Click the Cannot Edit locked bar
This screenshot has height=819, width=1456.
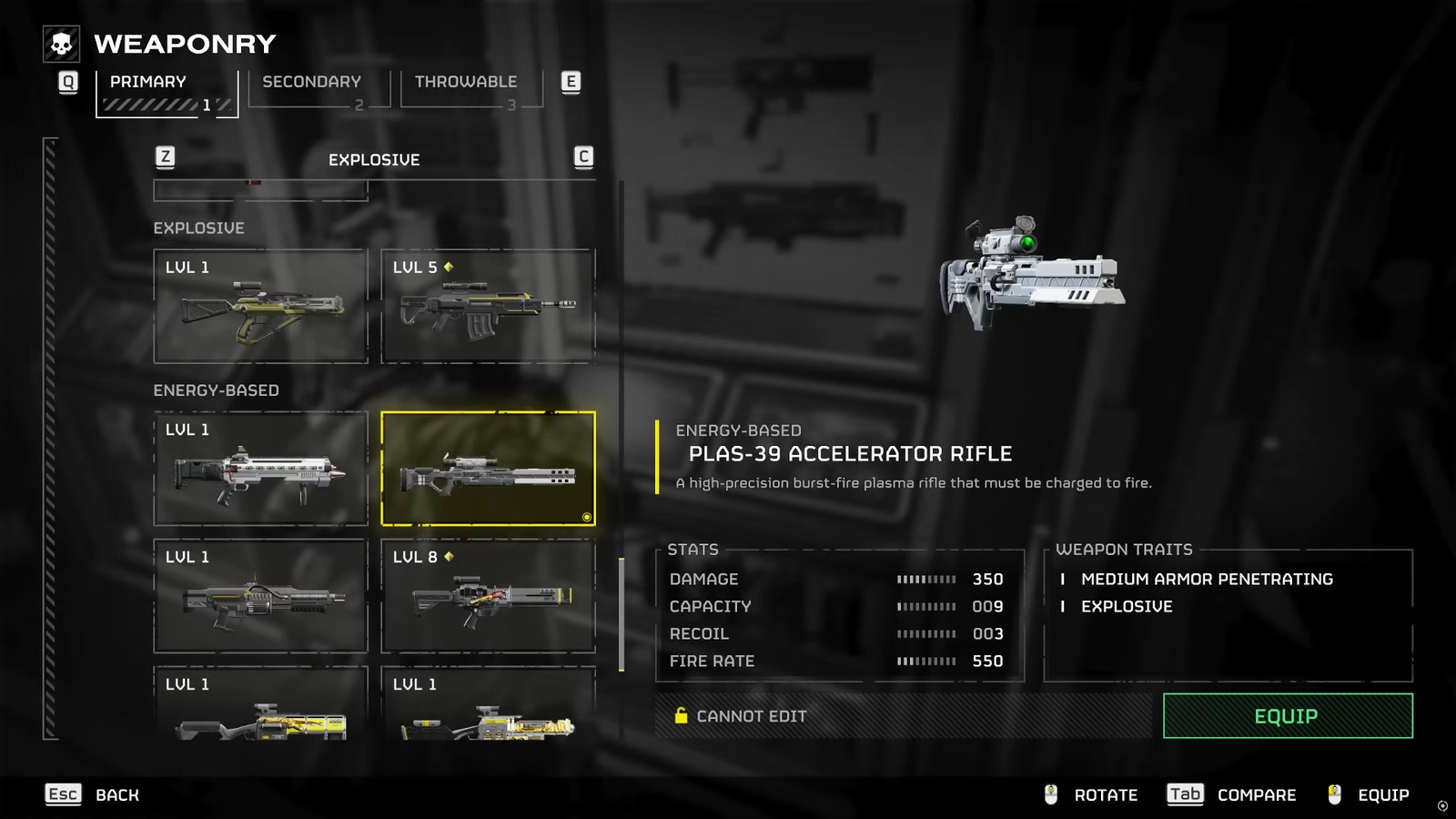tap(903, 716)
